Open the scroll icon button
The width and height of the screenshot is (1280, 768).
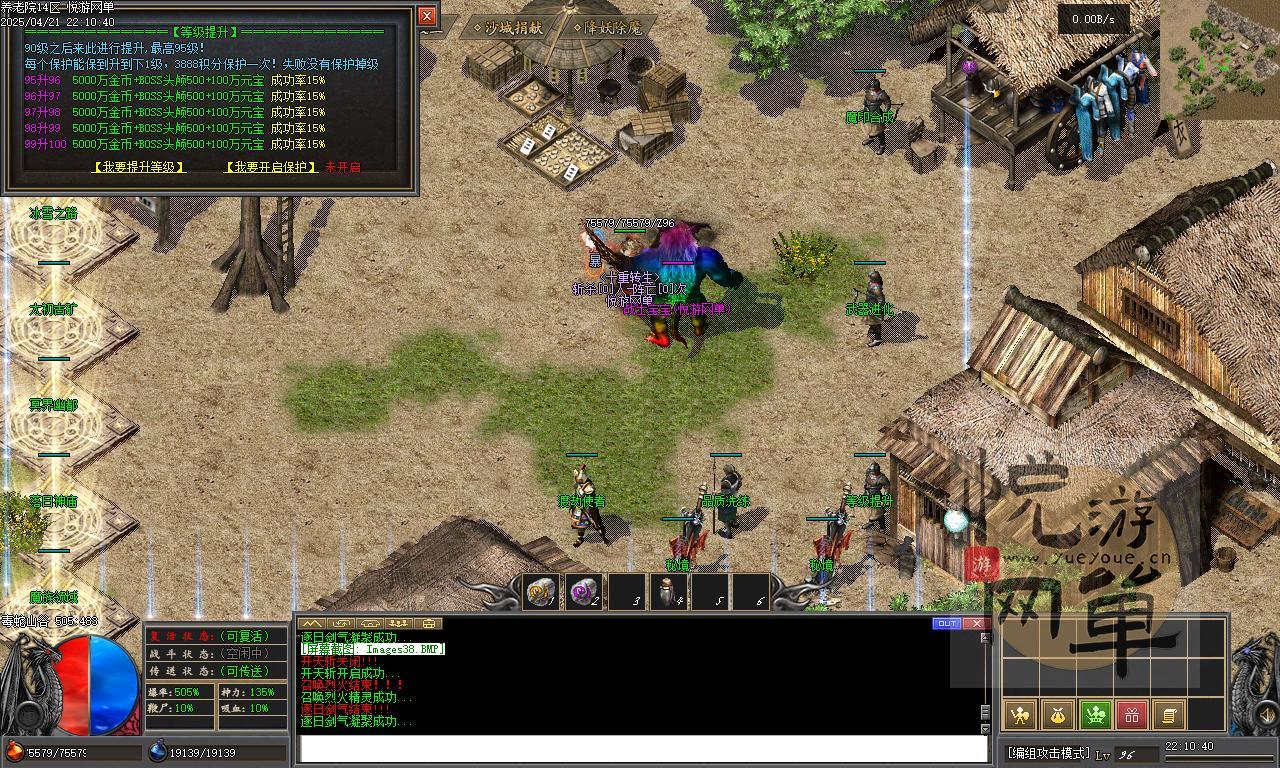(1168, 714)
